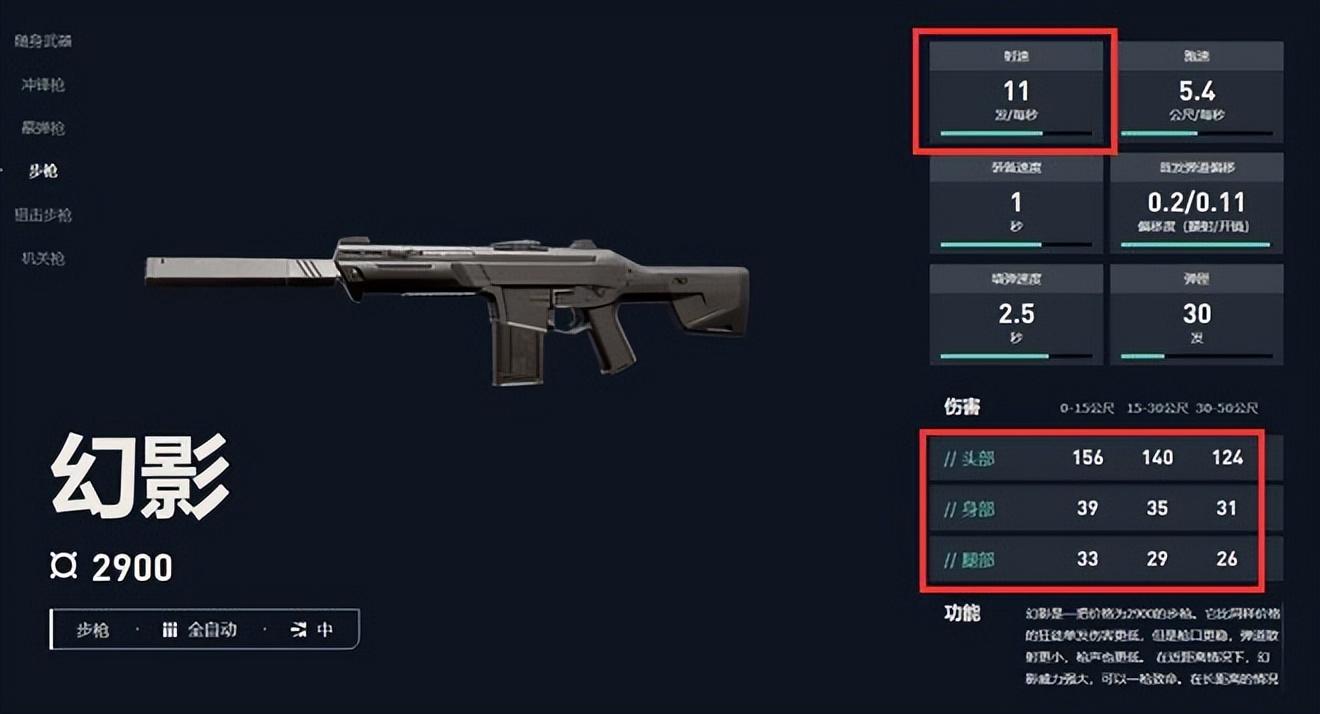Open the 霰弹枪 shotgun category
The width and height of the screenshot is (1320, 714).
[43, 128]
